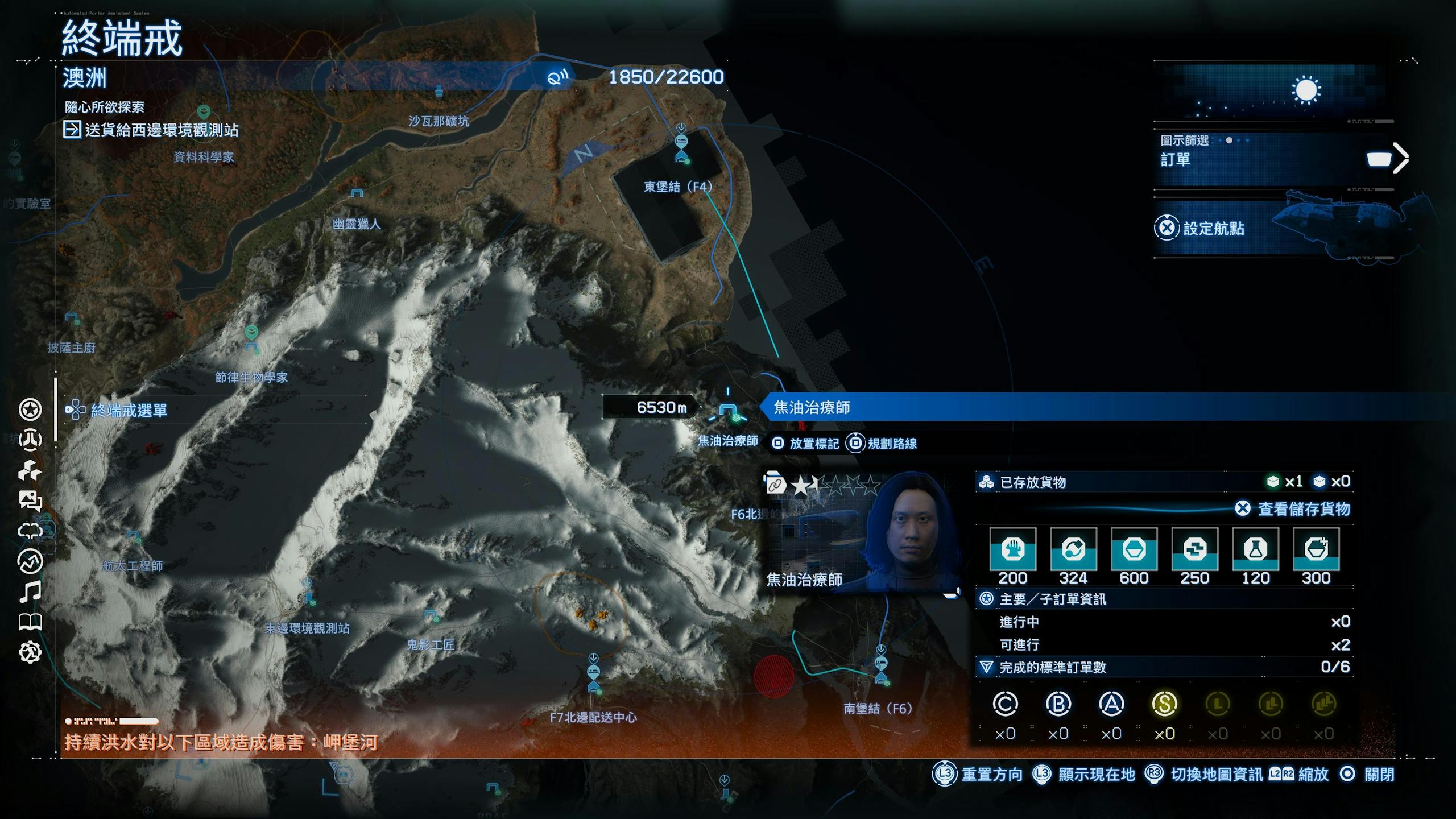Viewport: 1456px width, 819px height.
Task: Choose 設定航點 to set a waypoint
Action: (x=1213, y=229)
